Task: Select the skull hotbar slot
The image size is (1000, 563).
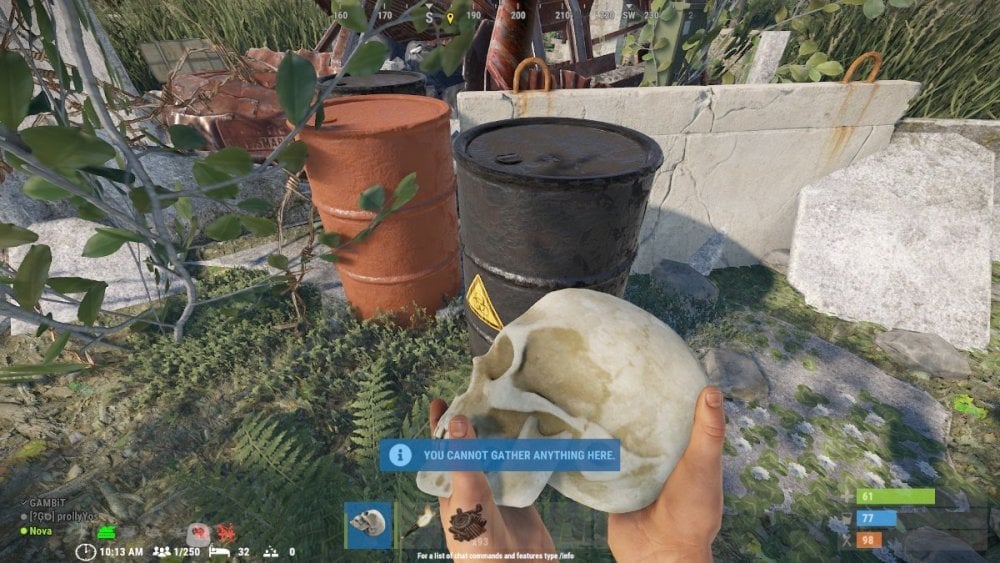Action: click(368, 525)
